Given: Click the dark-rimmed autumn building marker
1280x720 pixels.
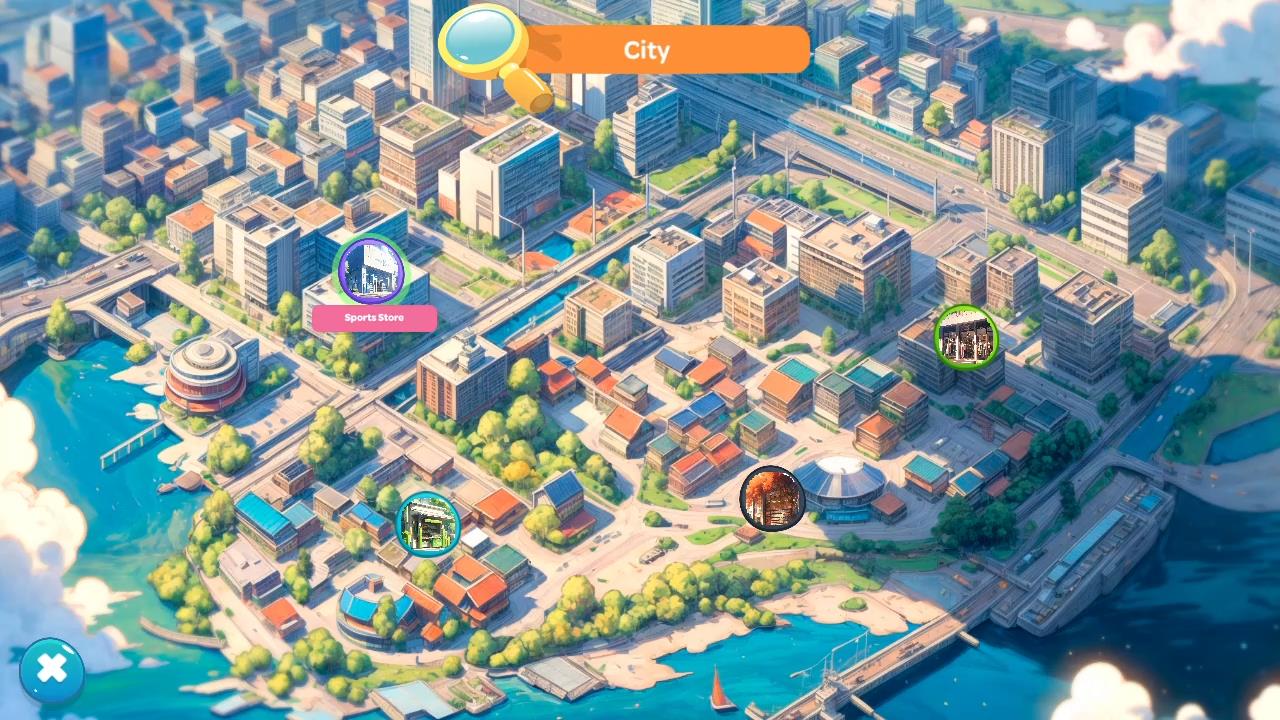Looking at the screenshot, I should (772, 498).
